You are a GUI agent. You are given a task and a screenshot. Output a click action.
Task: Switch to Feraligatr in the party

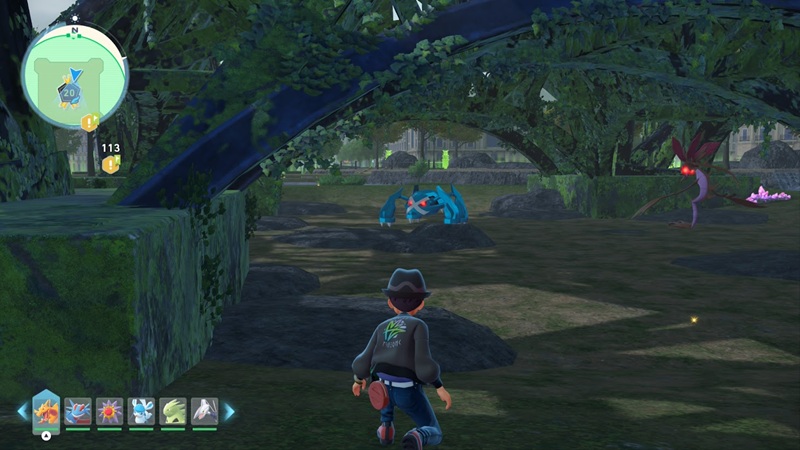(78, 411)
